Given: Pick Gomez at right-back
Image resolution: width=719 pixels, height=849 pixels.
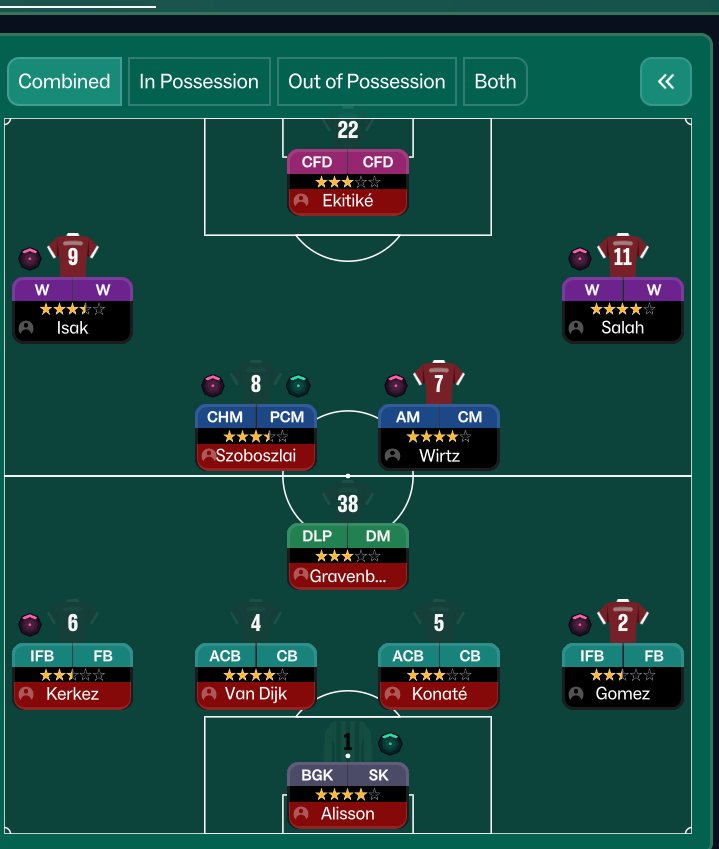Looking at the screenshot, I should click(622, 675).
